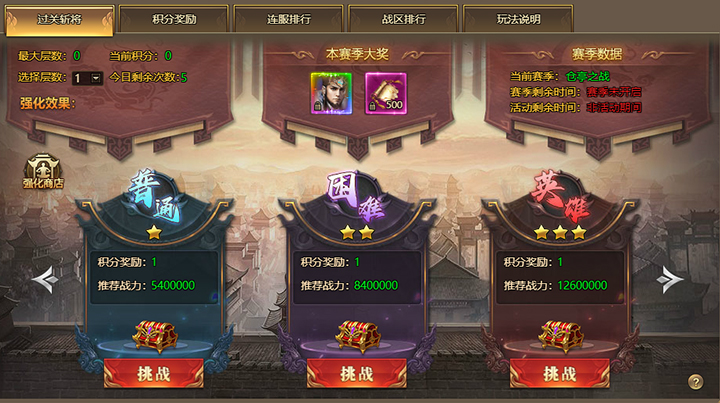Open the 强化商店 shop icon
The height and width of the screenshot is (403, 720).
click(x=43, y=171)
